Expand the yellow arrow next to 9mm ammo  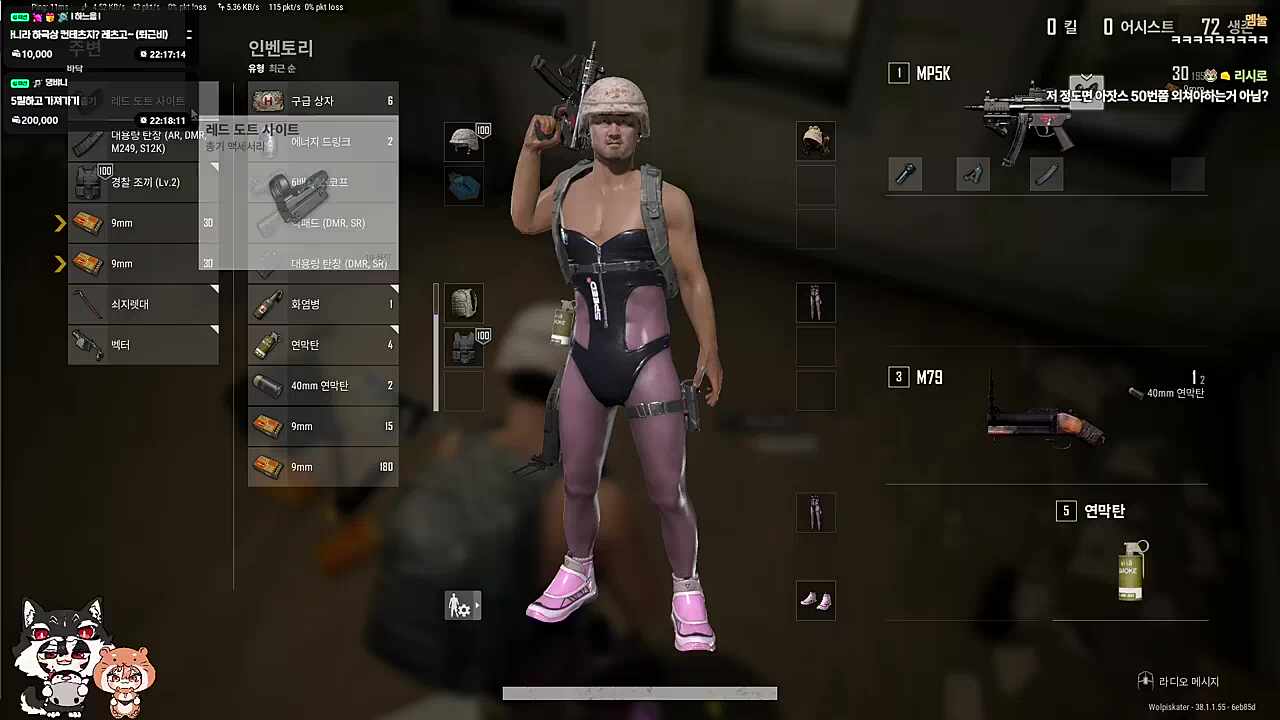click(x=60, y=222)
